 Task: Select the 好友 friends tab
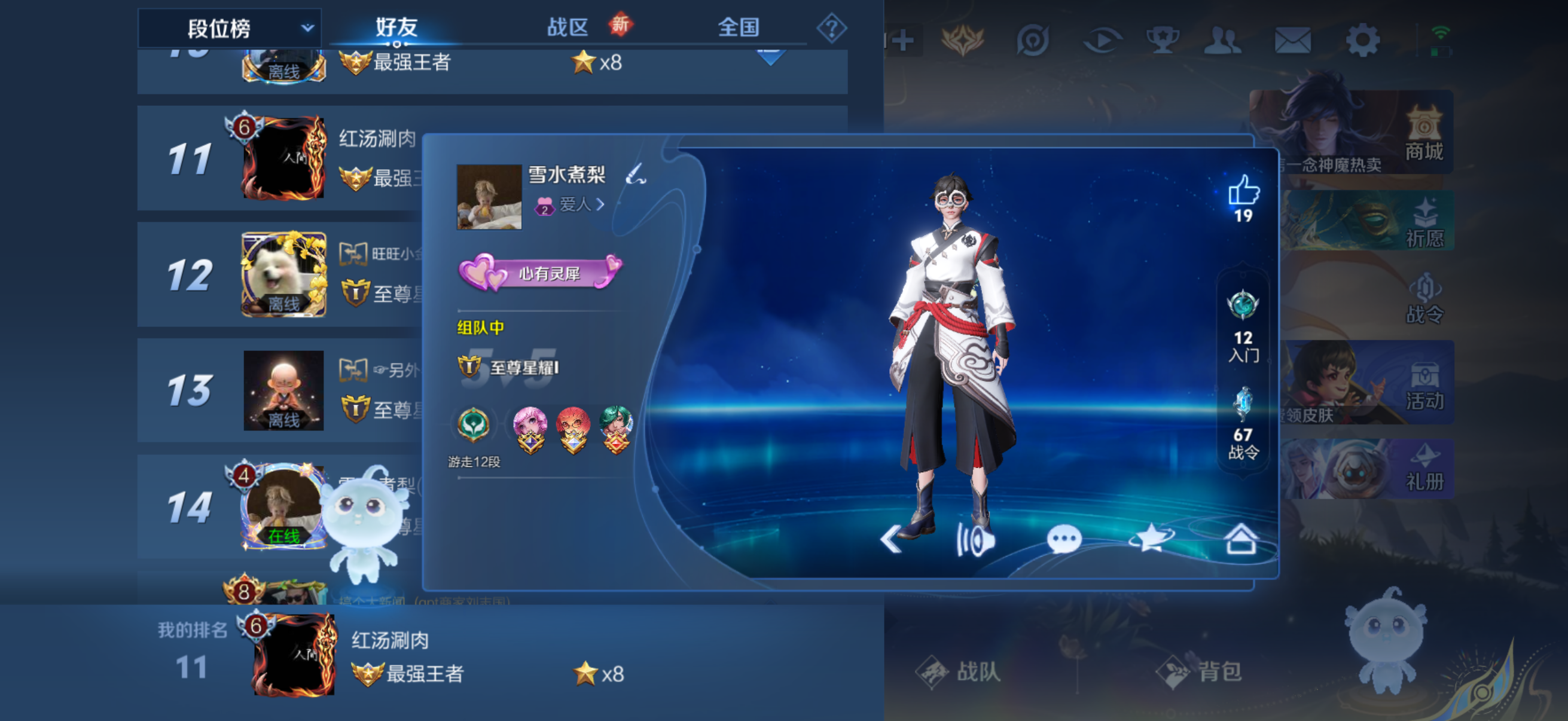pyautogui.click(x=396, y=28)
